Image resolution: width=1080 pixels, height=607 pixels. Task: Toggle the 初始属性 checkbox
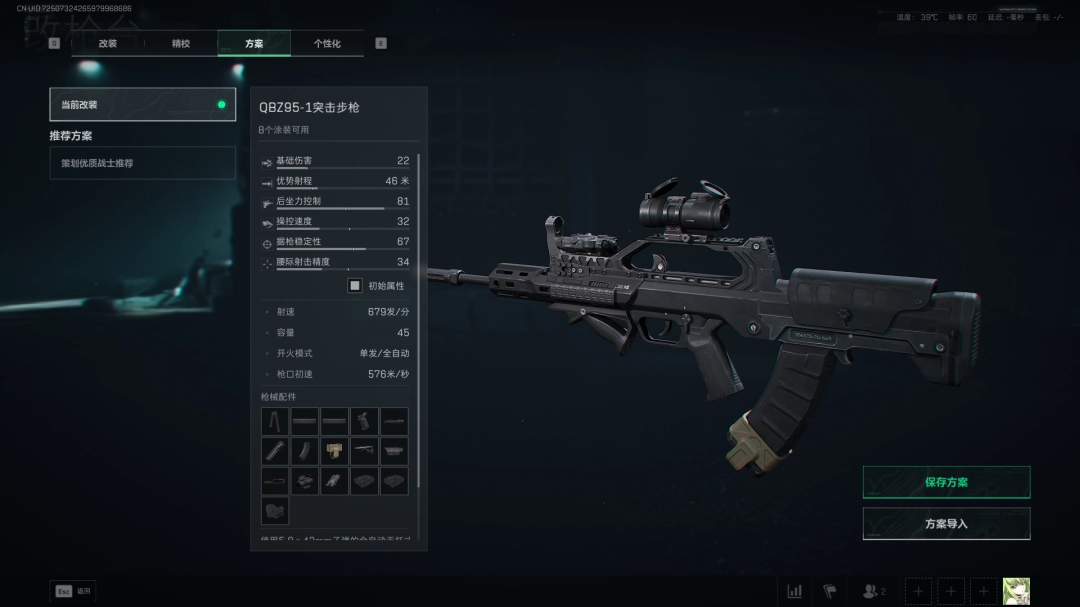pyautogui.click(x=355, y=285)
